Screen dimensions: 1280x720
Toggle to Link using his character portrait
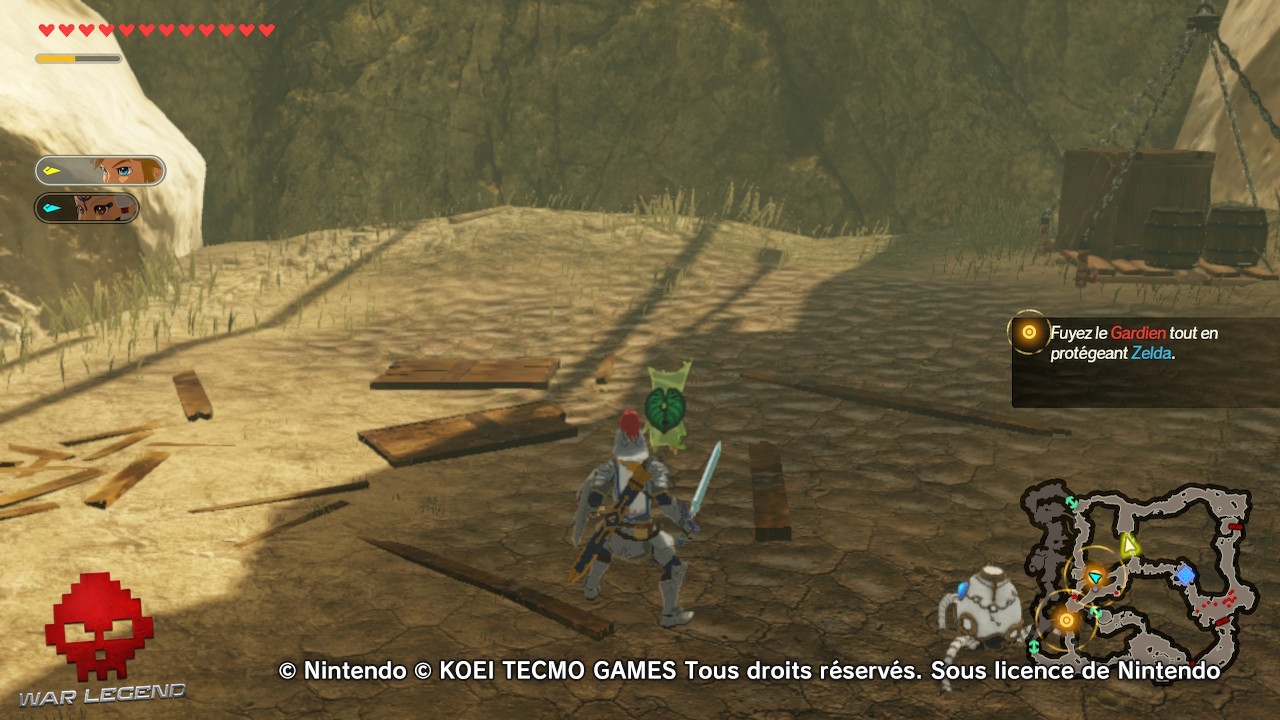click(99, 171)
